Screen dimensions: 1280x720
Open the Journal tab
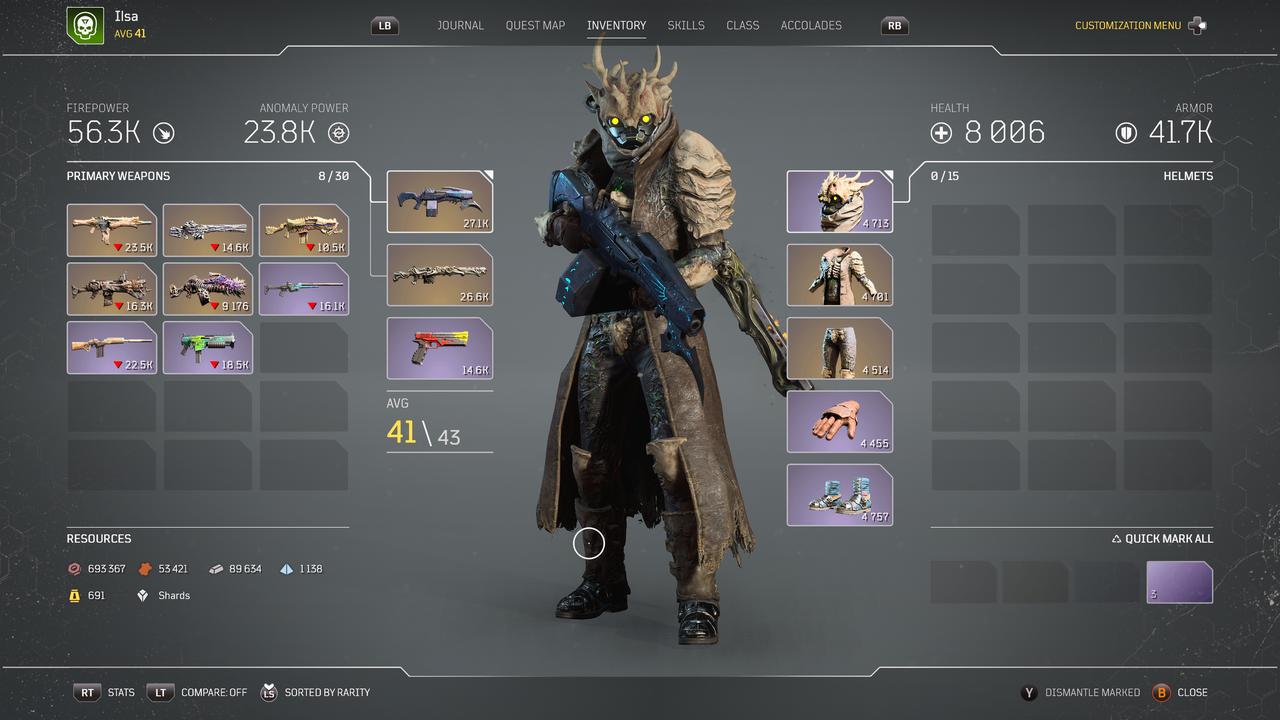click(x=460, y=25)
